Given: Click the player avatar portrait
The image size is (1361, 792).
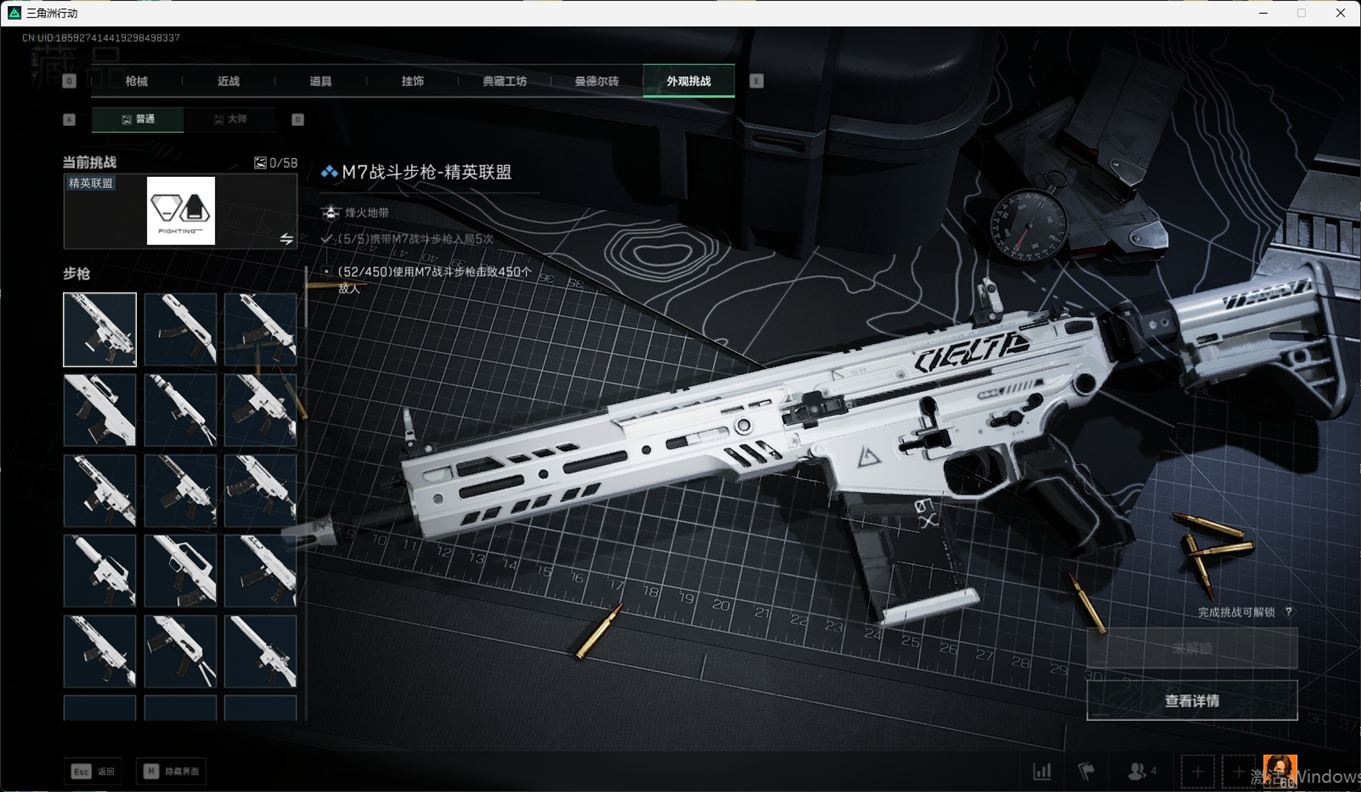Looking at the screenshot, I should [1280, 771].
